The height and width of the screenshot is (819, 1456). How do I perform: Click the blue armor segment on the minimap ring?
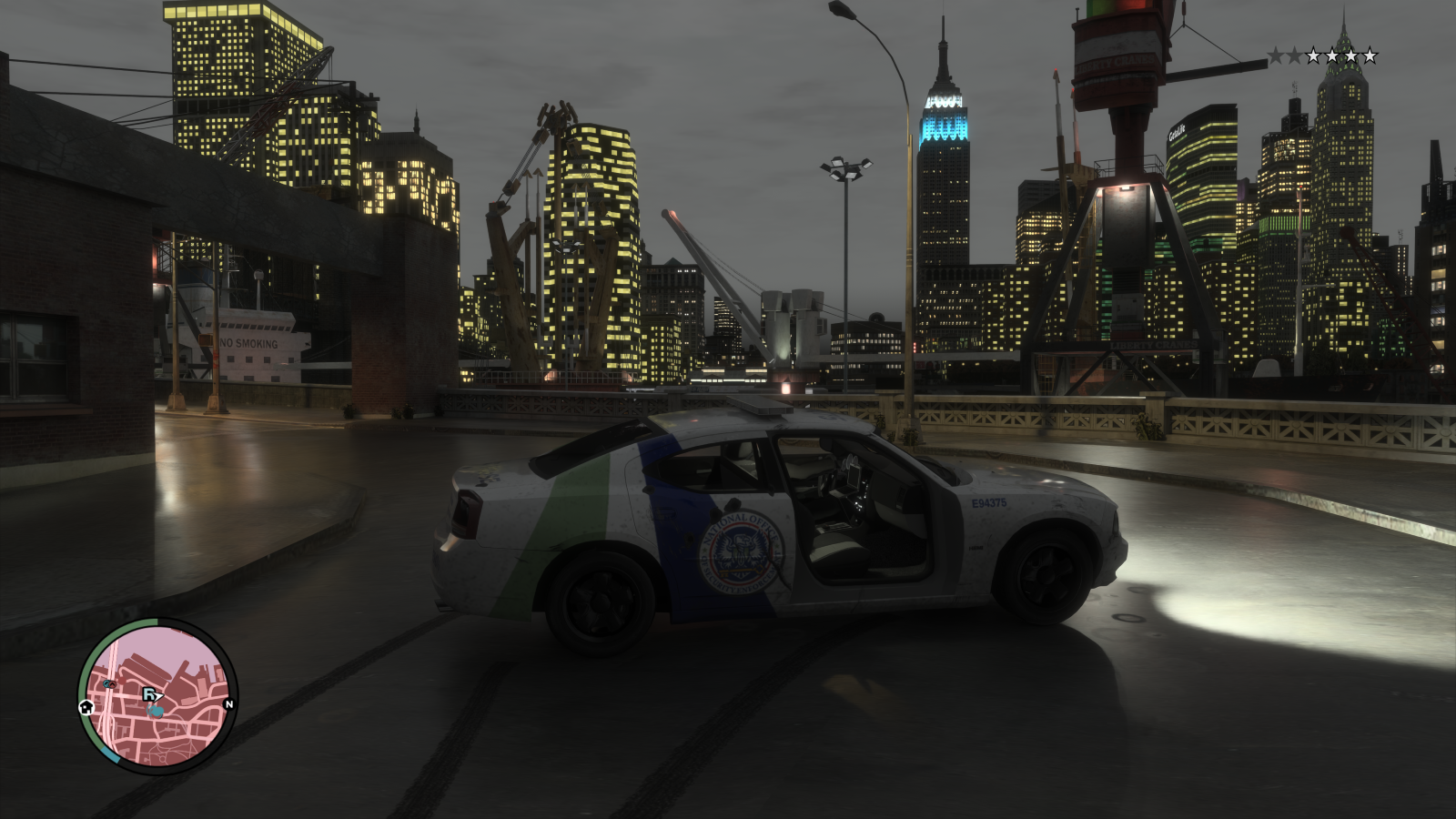click(x=111, y=755)
